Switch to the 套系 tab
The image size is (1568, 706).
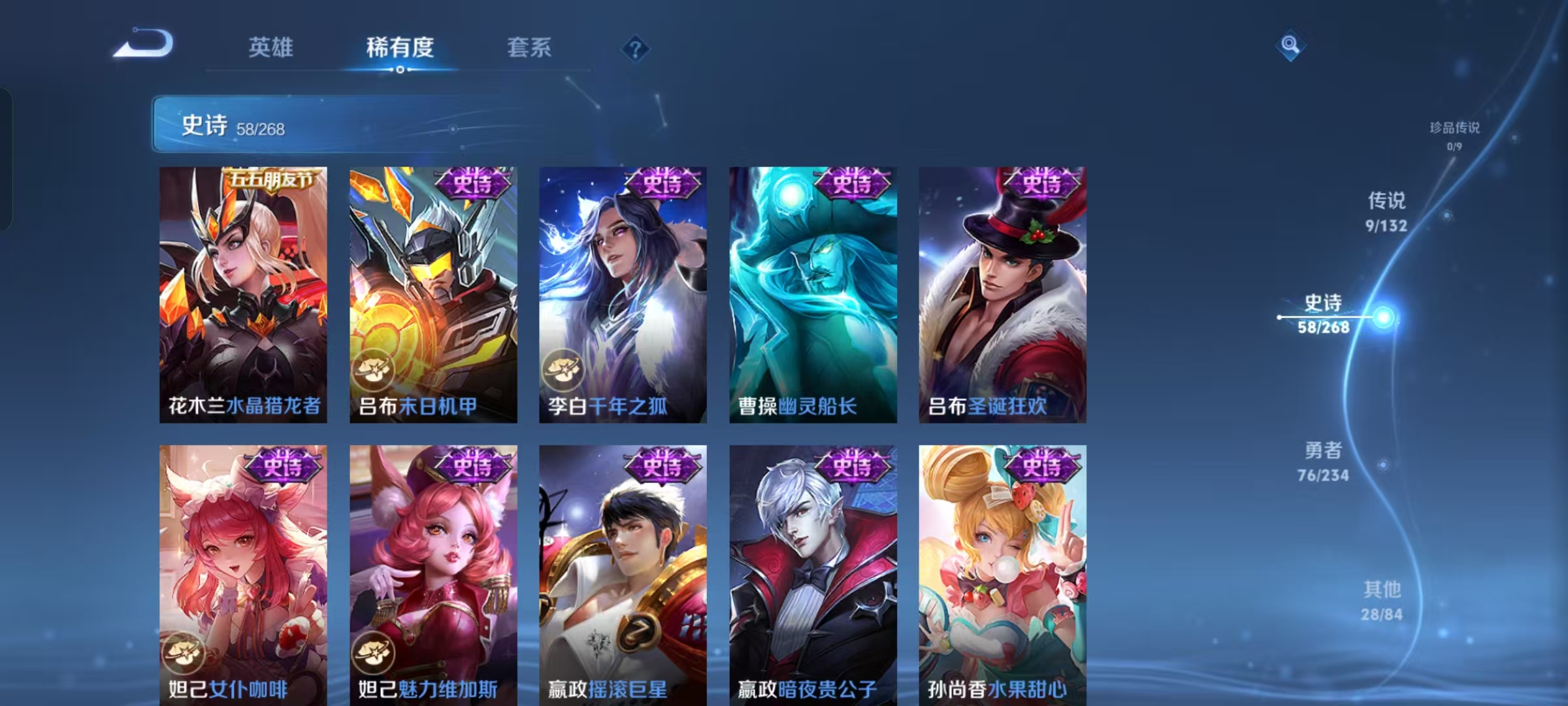(529, 47)
